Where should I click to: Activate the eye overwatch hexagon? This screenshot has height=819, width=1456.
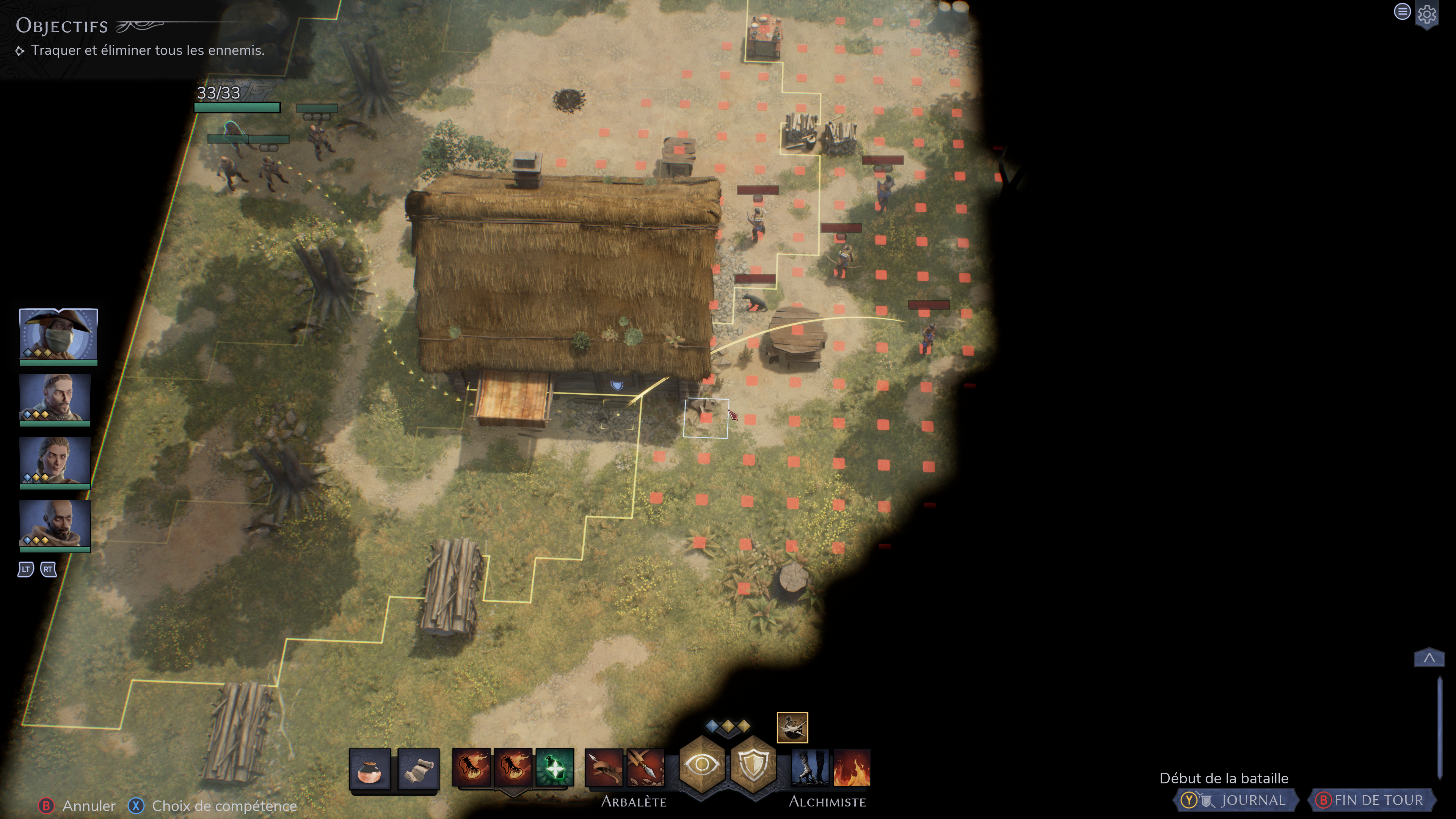tap(701, 765)
